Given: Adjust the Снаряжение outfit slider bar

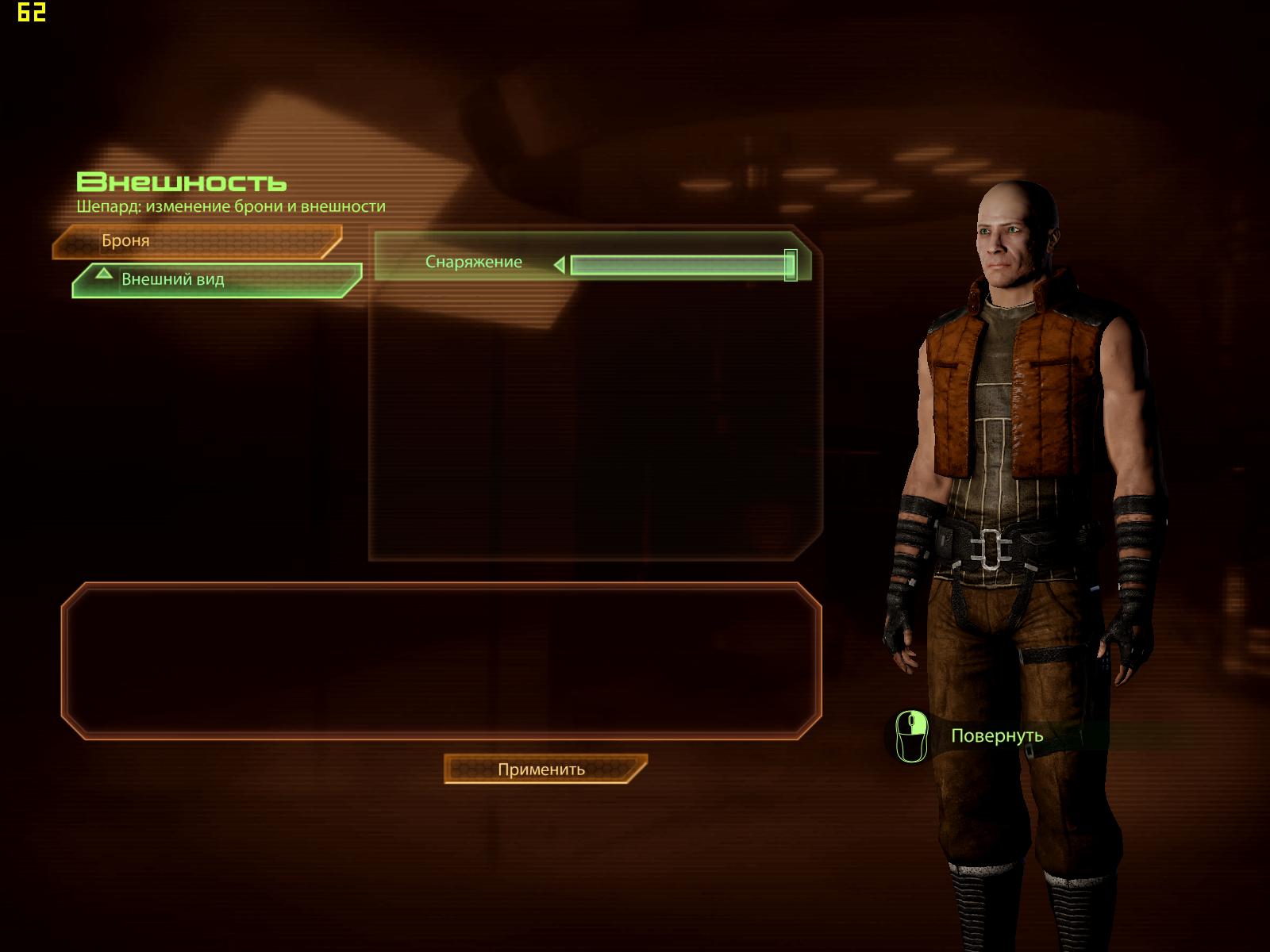Looking at the screenshot, I should (x=681, y=265).
